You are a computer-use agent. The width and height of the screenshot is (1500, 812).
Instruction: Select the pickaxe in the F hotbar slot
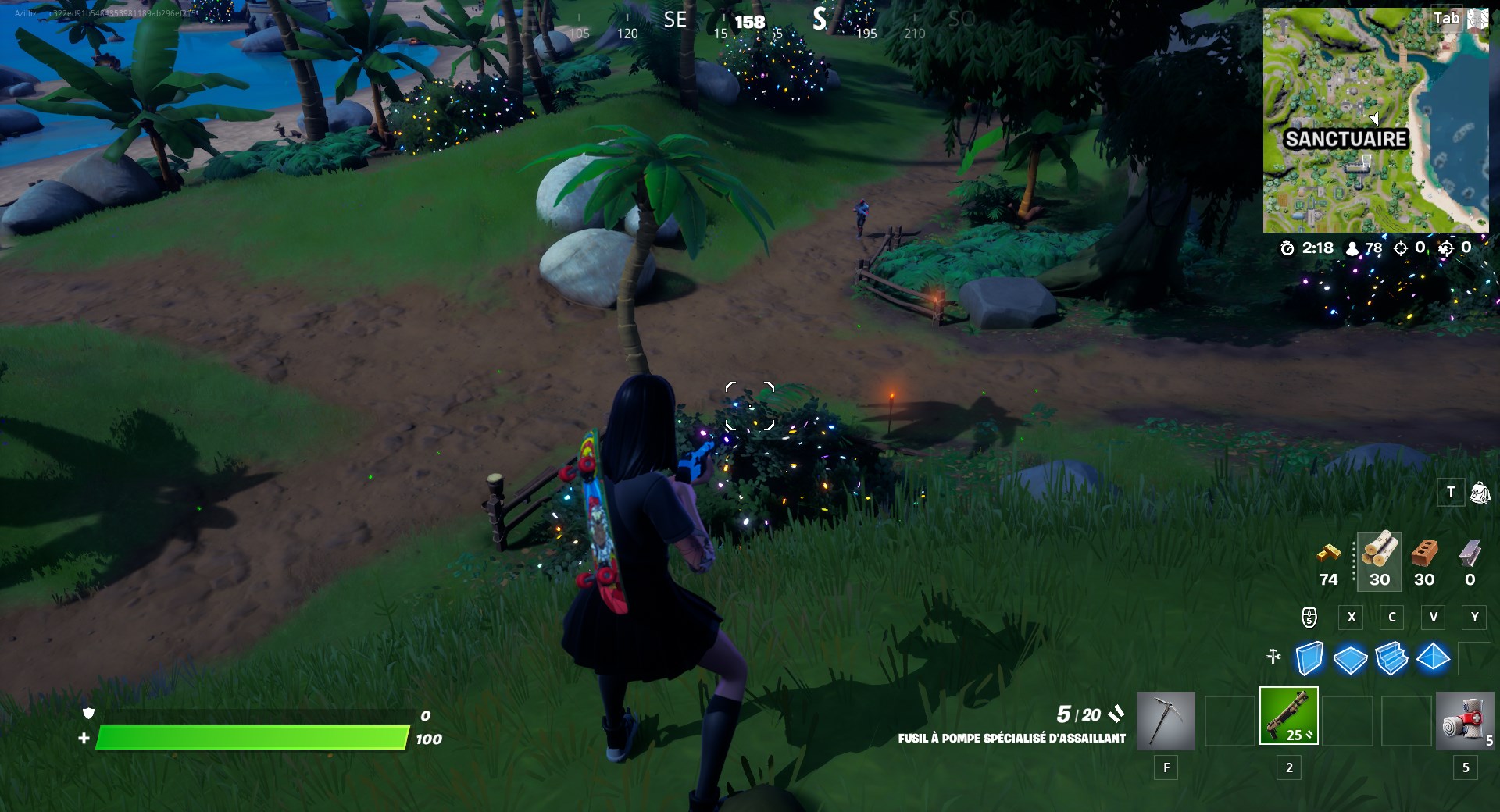(x=1165, y=720)
